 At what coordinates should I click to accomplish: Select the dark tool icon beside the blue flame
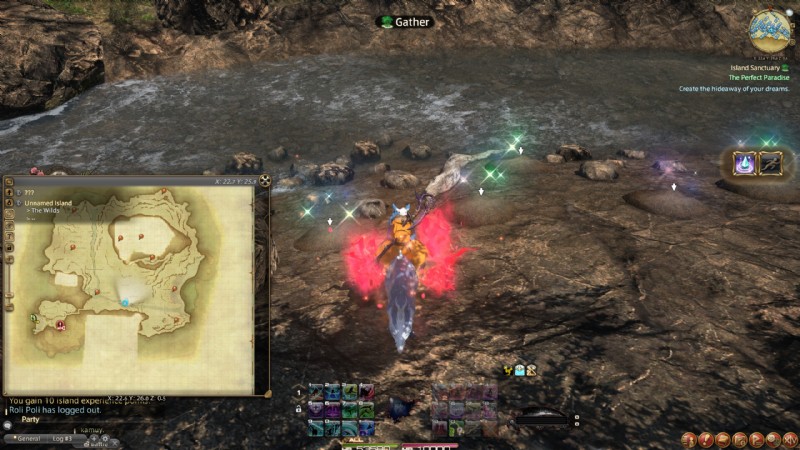click(x=771, y=163)
